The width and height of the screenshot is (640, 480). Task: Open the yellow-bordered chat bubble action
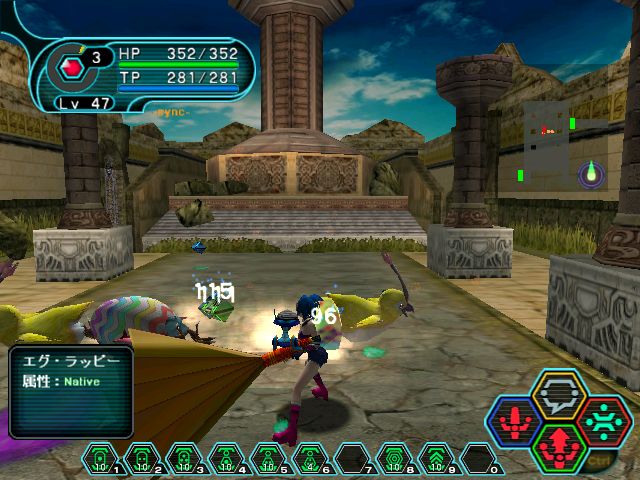[559, 395]
